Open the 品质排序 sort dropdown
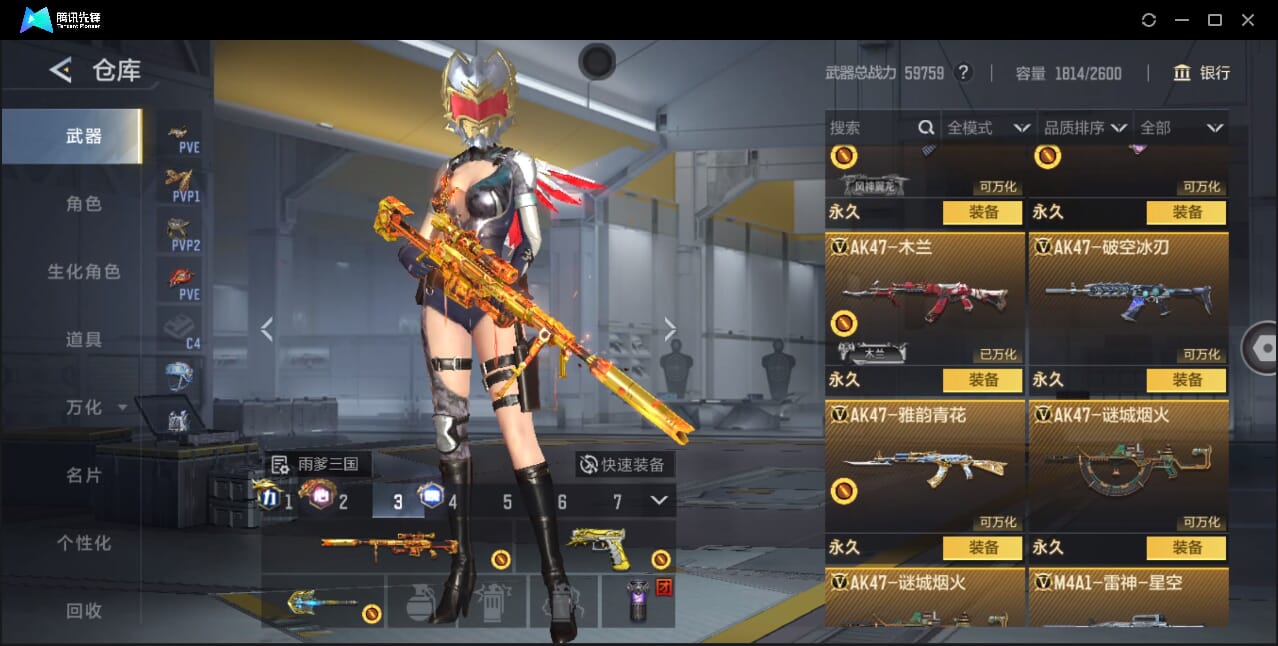 pos(1085,128)
